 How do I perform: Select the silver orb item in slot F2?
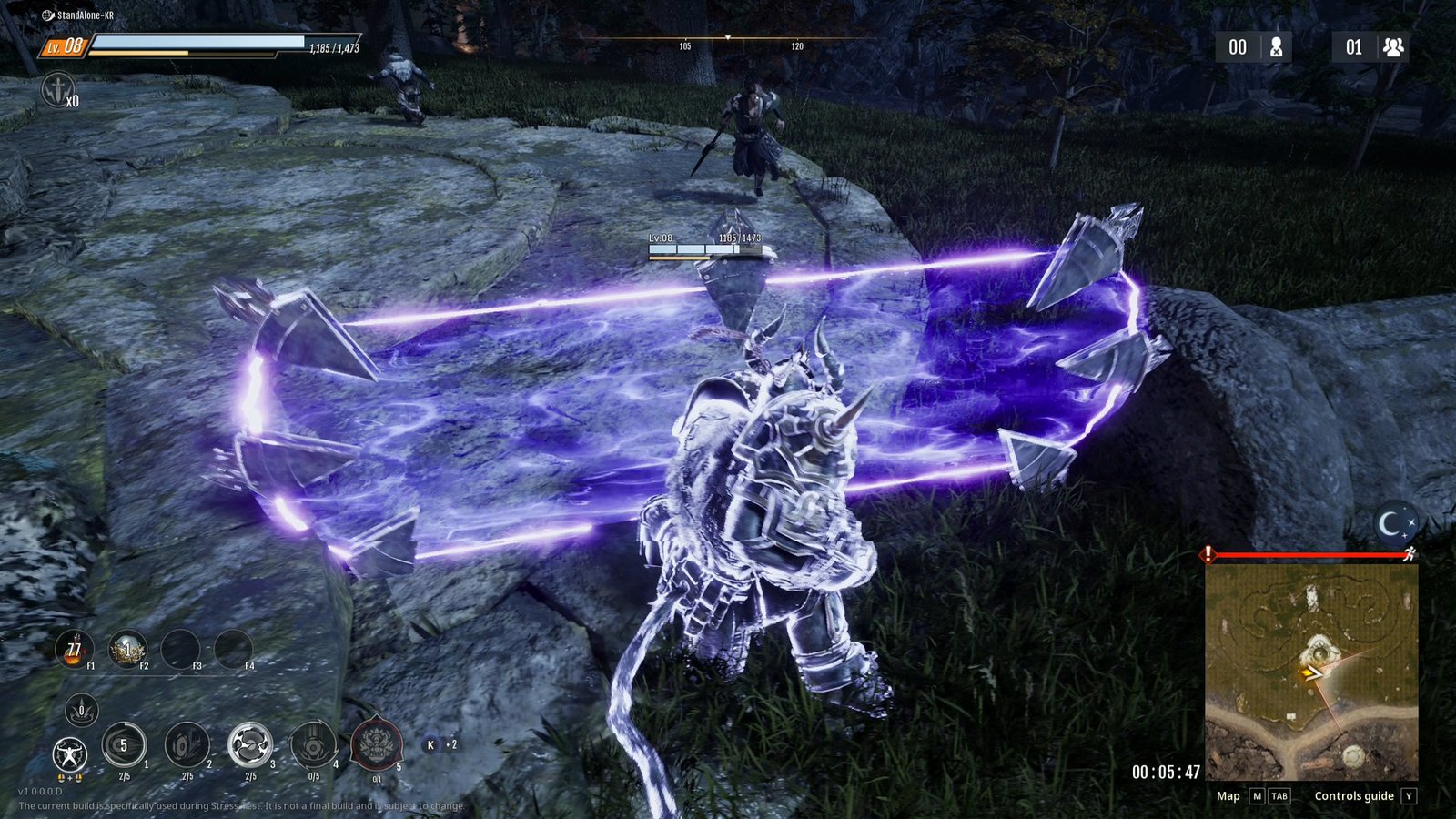click(x=126, y=650)
